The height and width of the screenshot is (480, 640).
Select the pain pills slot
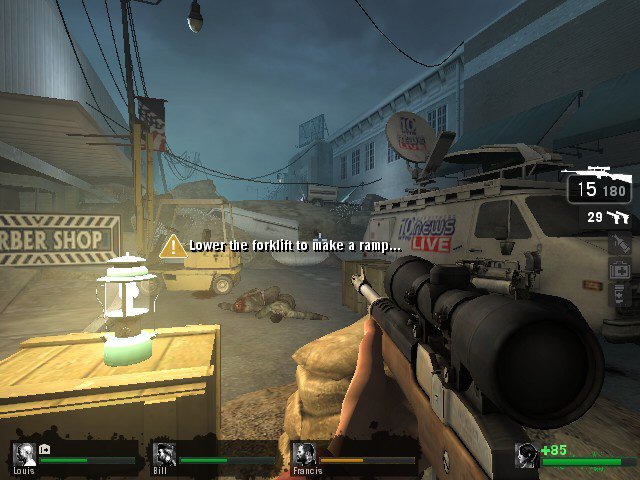(620, 294)
